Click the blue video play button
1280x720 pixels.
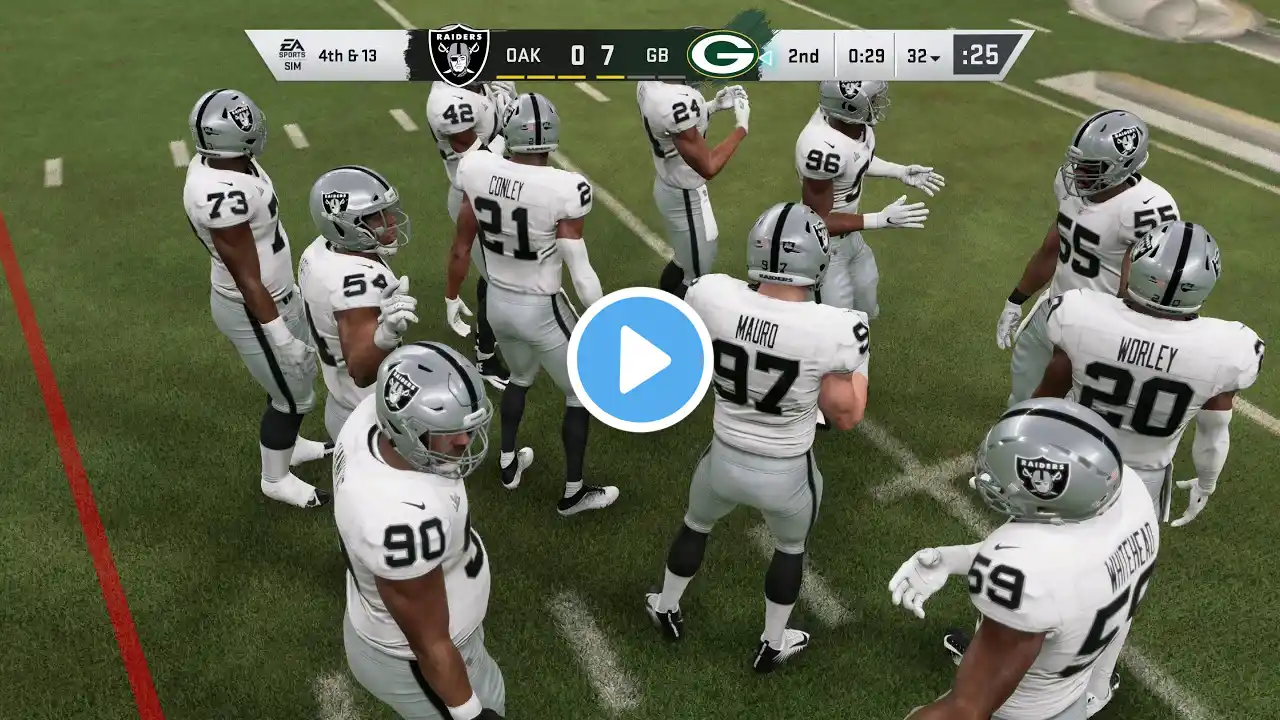(x=640, y=360)
